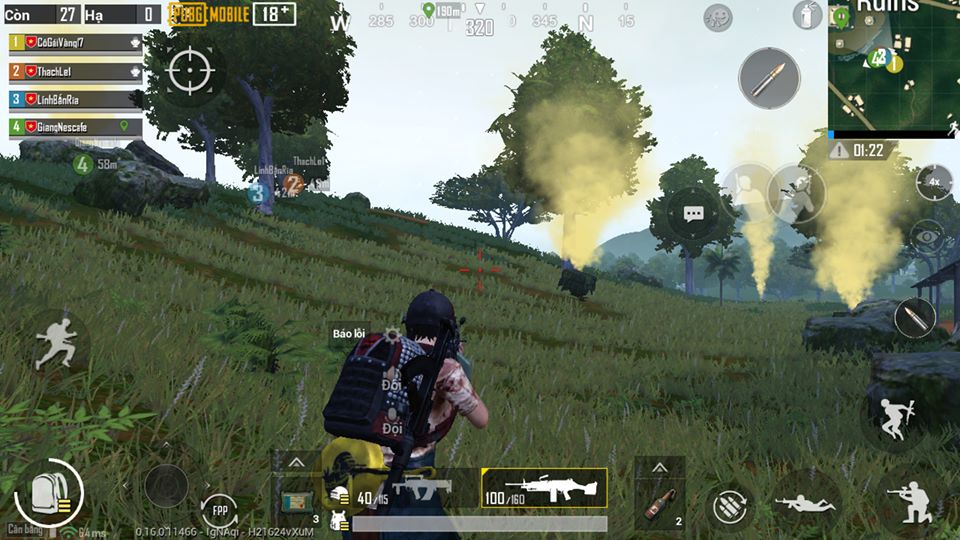
Task: Open the quick chat menu
Action: coord(694,213)
